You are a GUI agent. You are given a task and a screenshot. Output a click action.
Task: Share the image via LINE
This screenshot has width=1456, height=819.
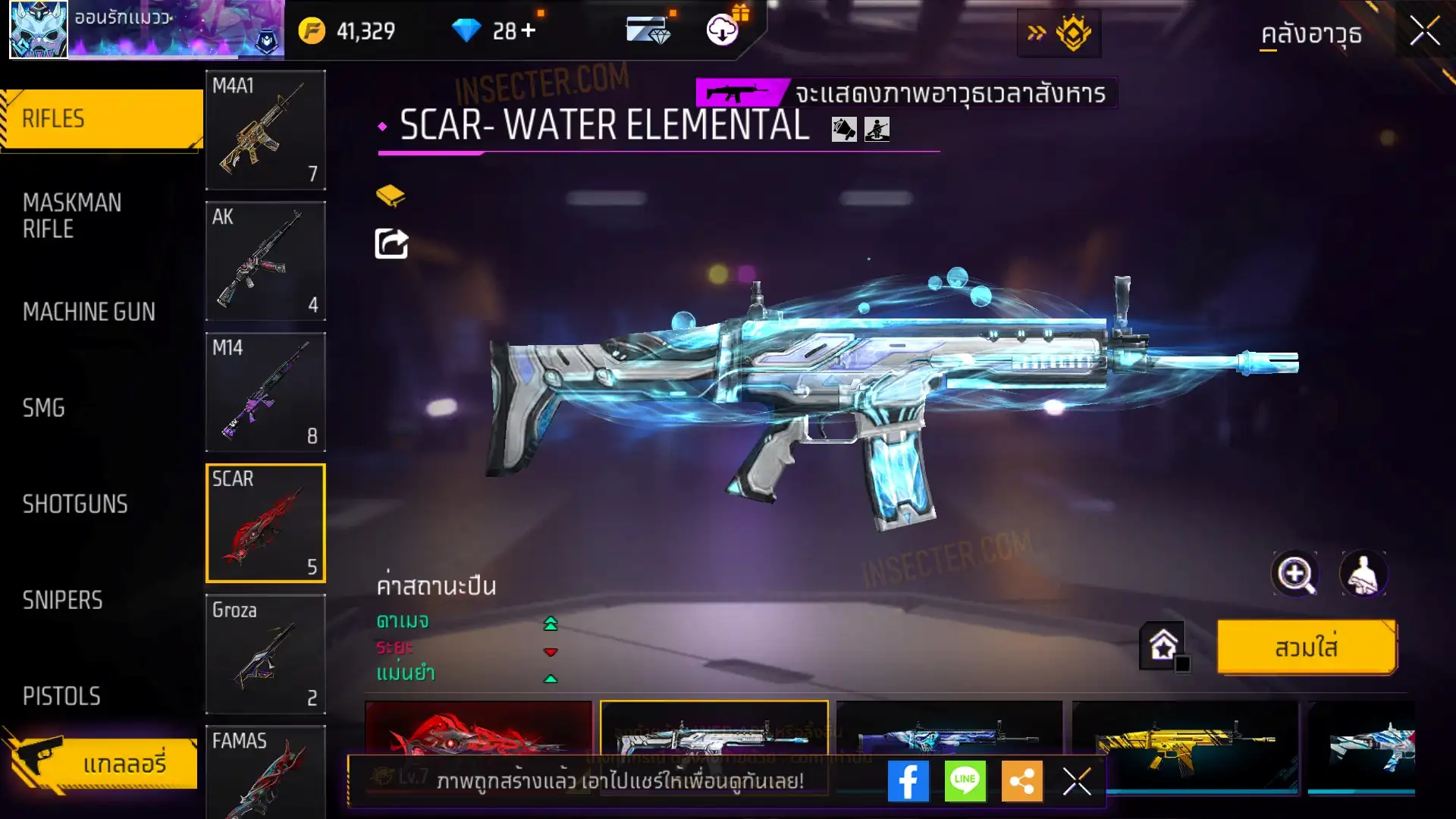point(965,781)
